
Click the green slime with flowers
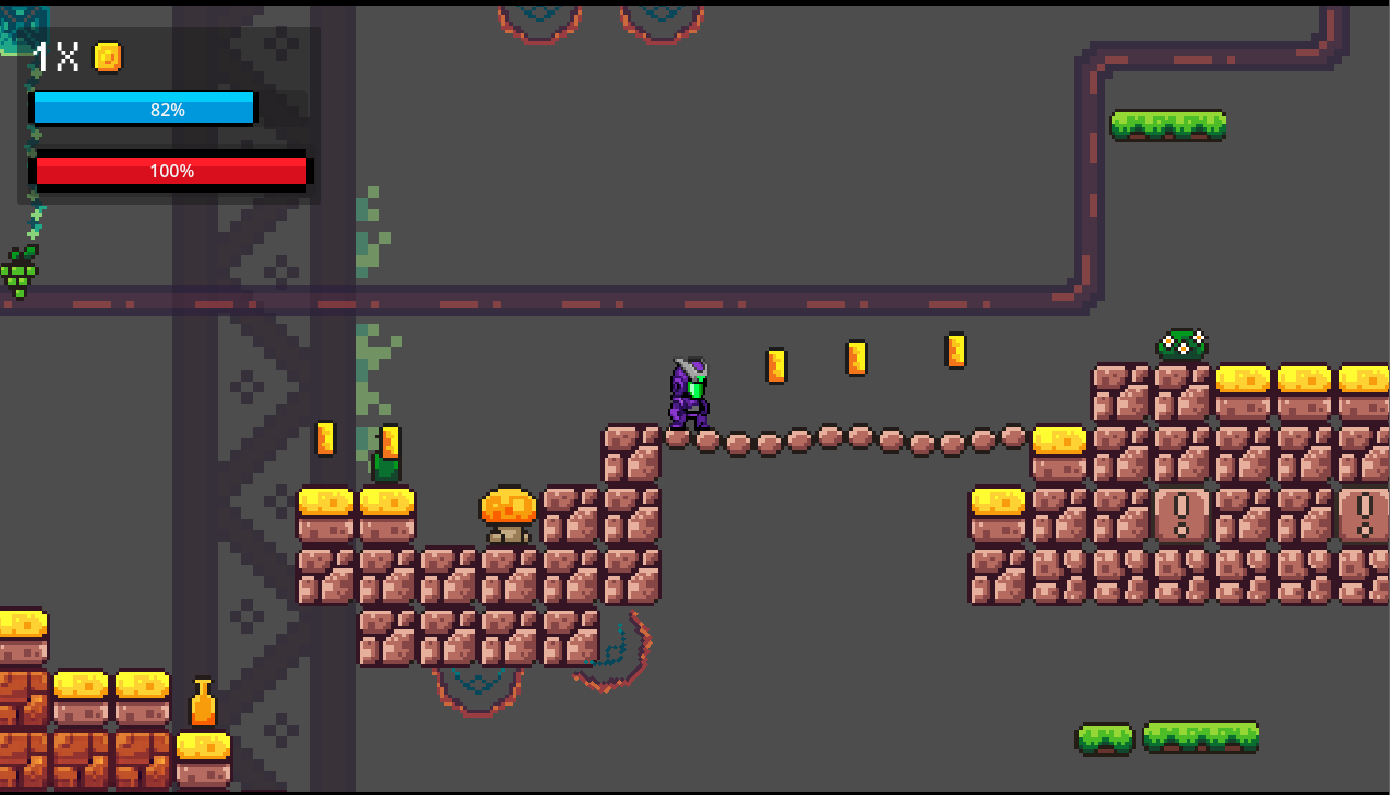point(1181,345)
